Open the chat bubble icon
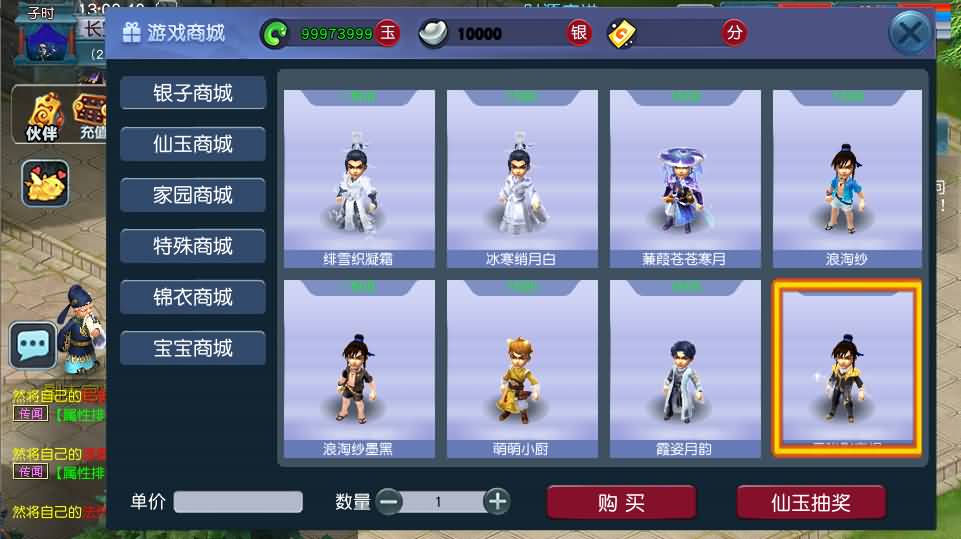 32,346
